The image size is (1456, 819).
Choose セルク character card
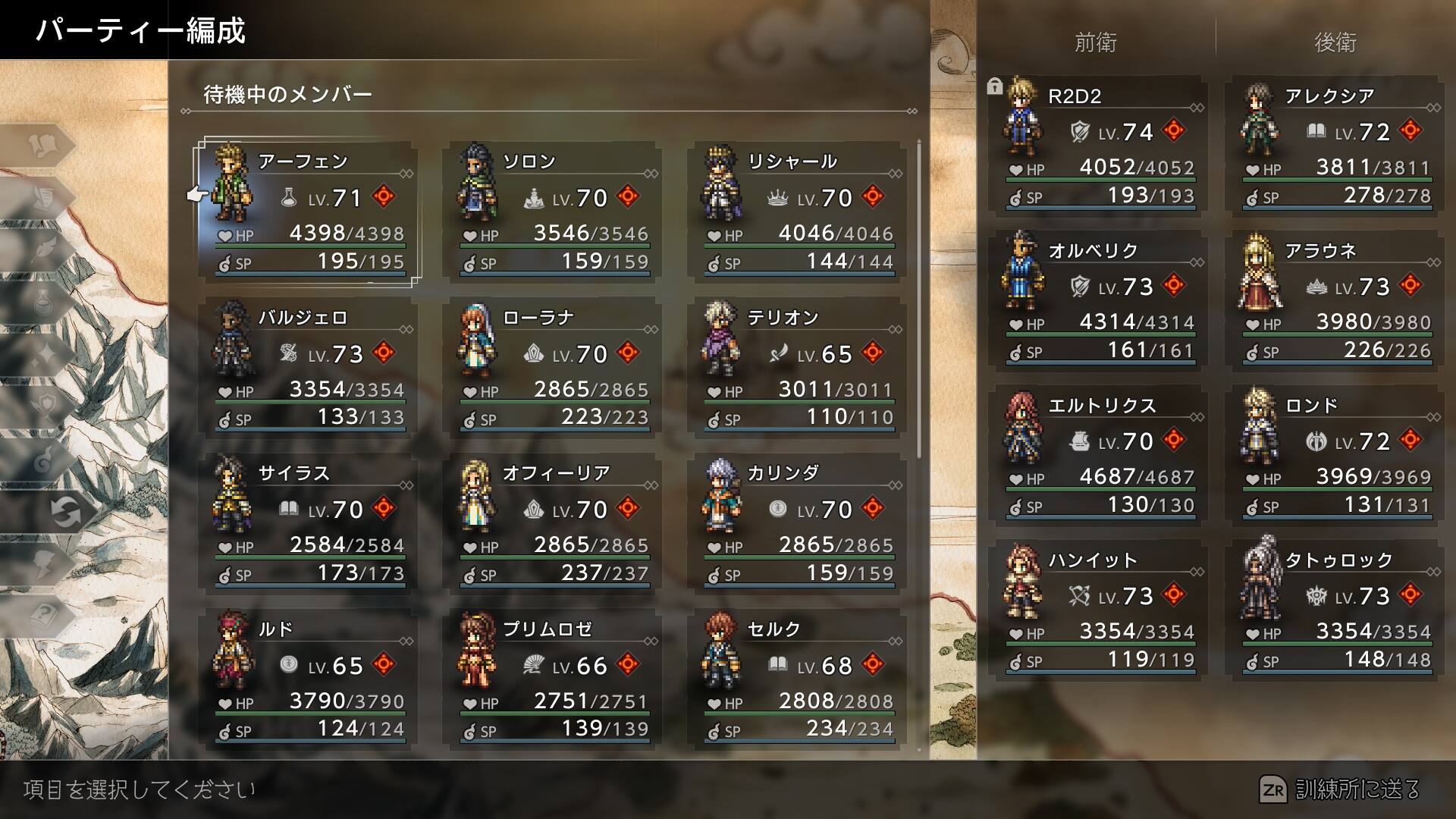pos(796,680)
